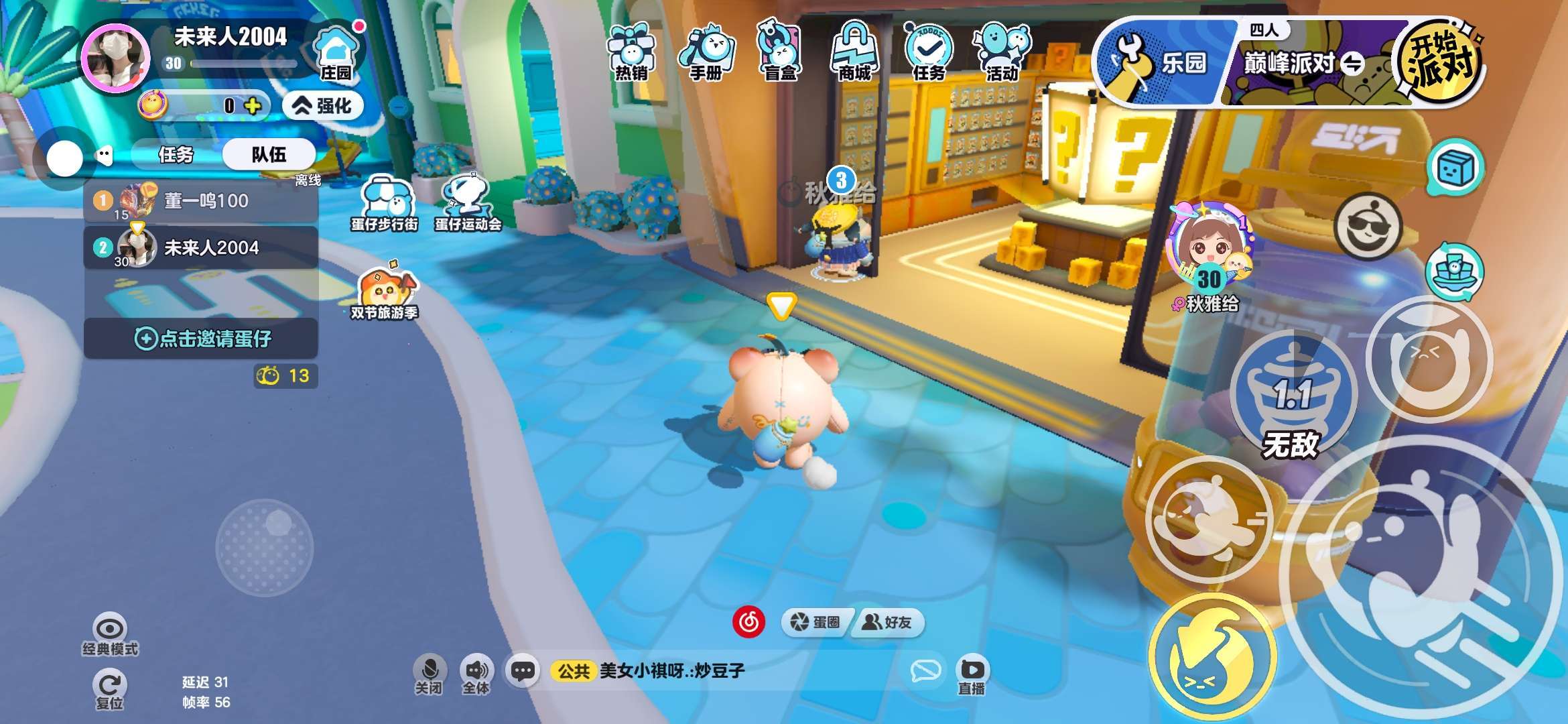
Task: Open the 直播 live stream button
Action: point(971,675)
